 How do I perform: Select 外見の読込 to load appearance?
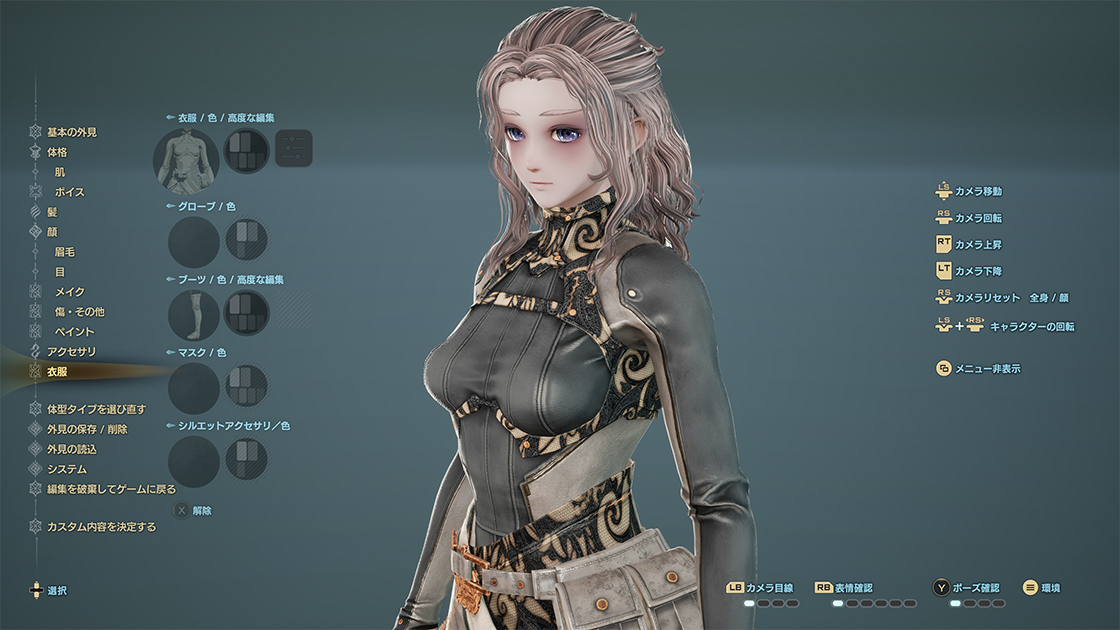coord(71,449)
